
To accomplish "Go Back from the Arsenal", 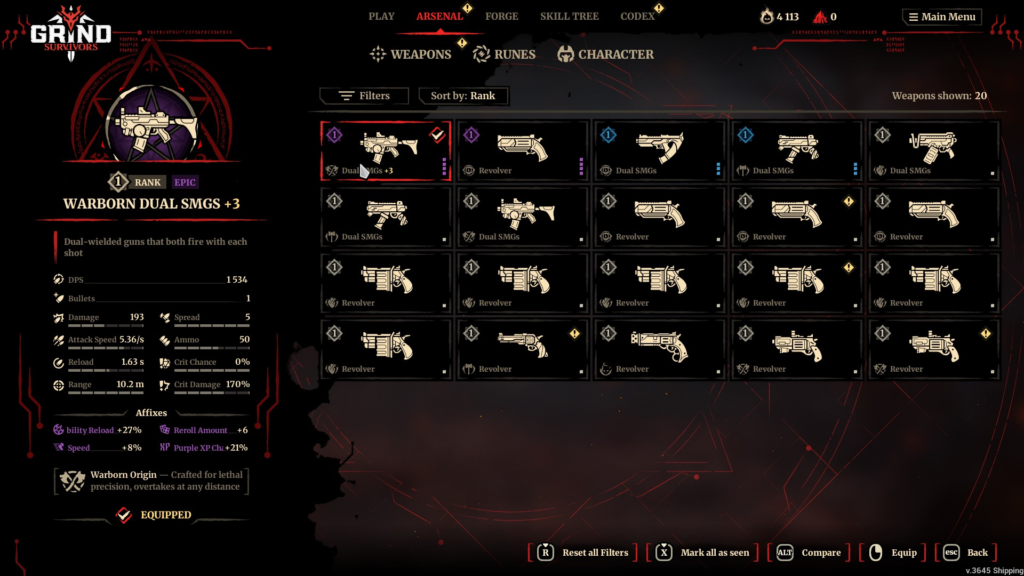I will (966, 552).
